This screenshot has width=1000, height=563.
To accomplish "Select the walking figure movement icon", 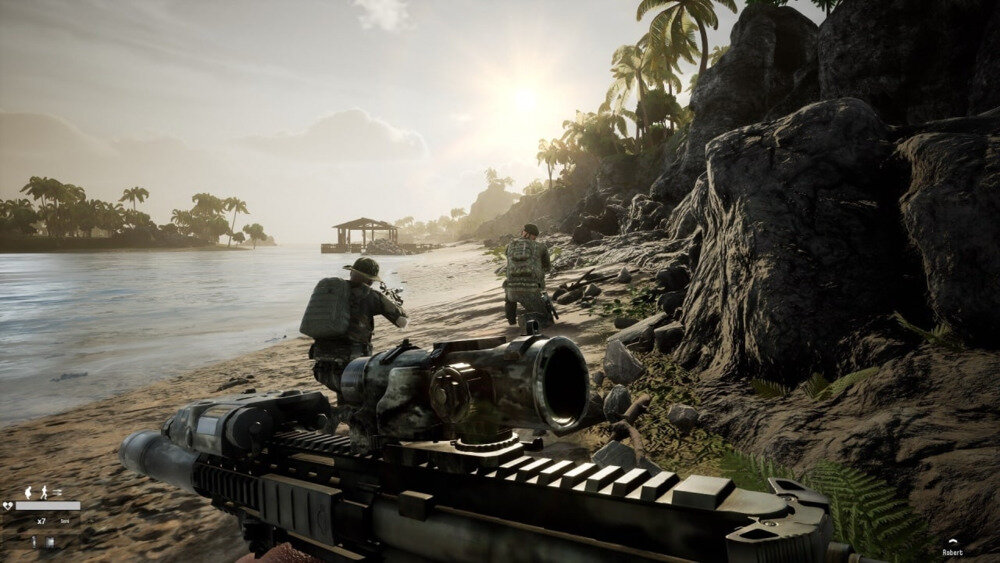I will [x=44, y=493].
